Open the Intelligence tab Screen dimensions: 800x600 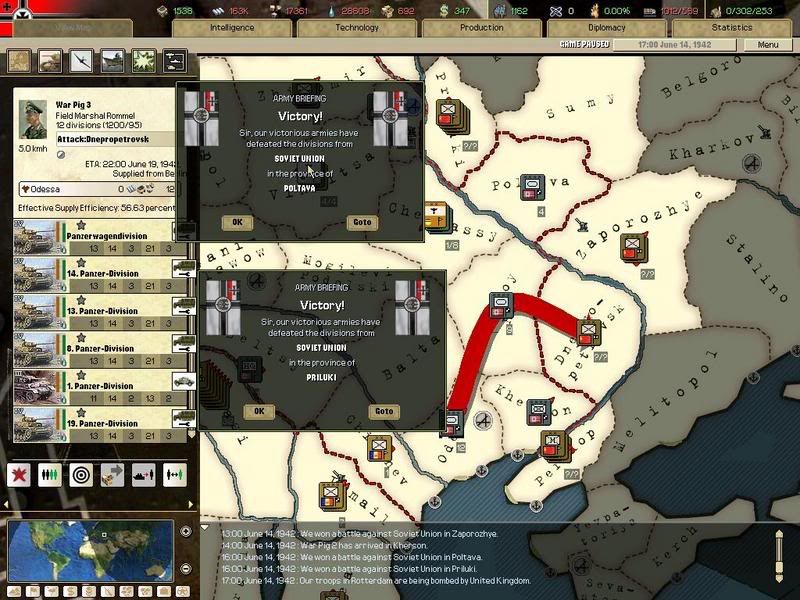tap(231, 28)
